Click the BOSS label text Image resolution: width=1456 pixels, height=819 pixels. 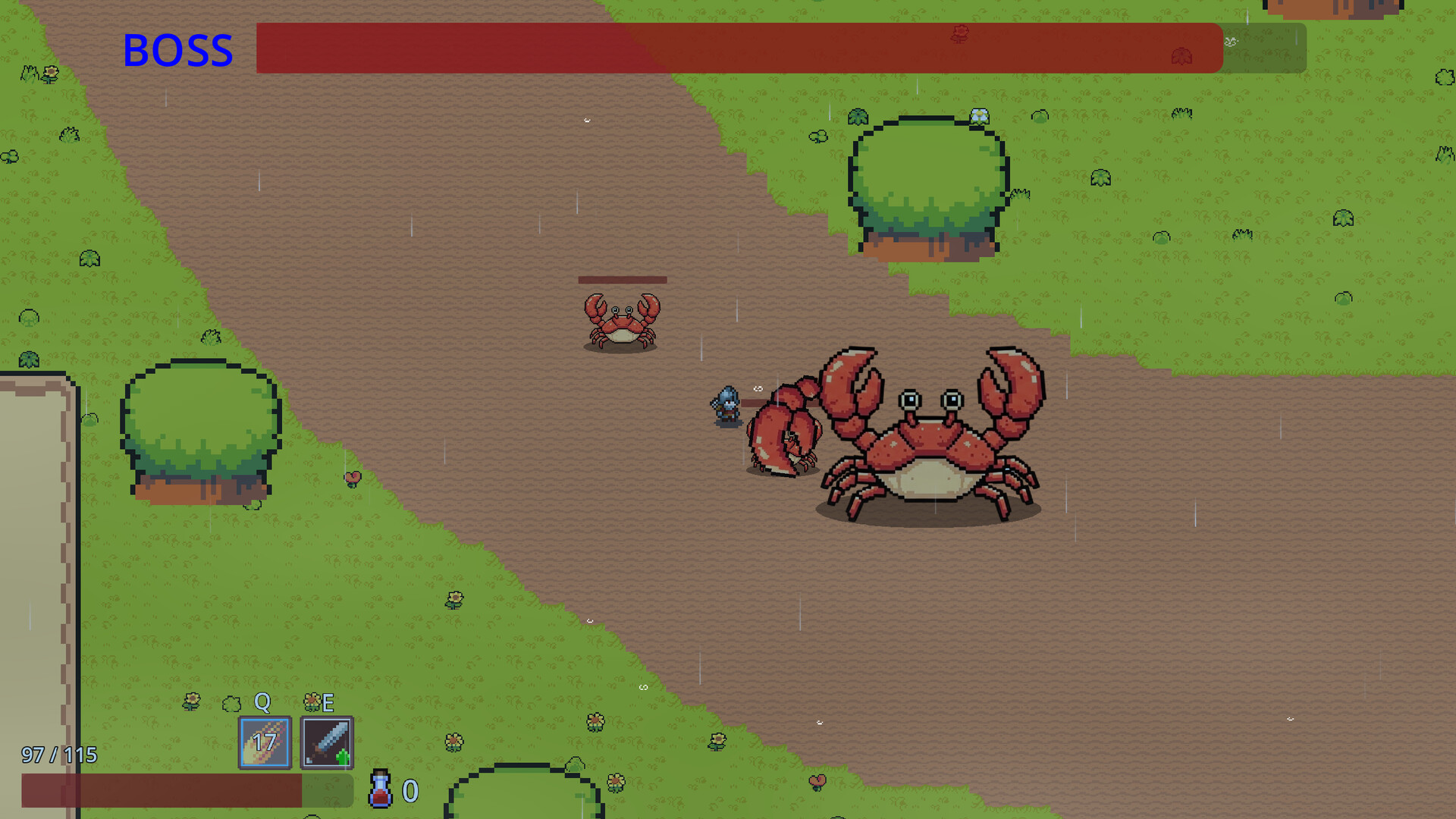click(178, 49)
